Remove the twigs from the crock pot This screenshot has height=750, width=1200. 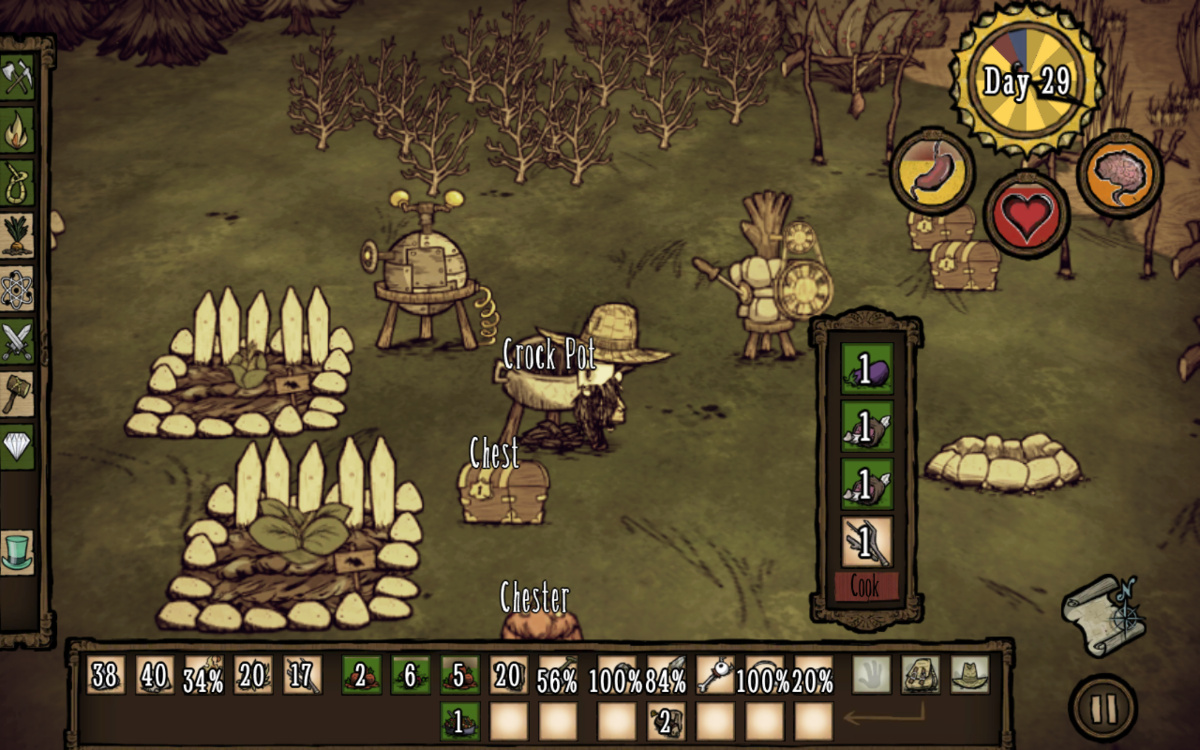866,541
